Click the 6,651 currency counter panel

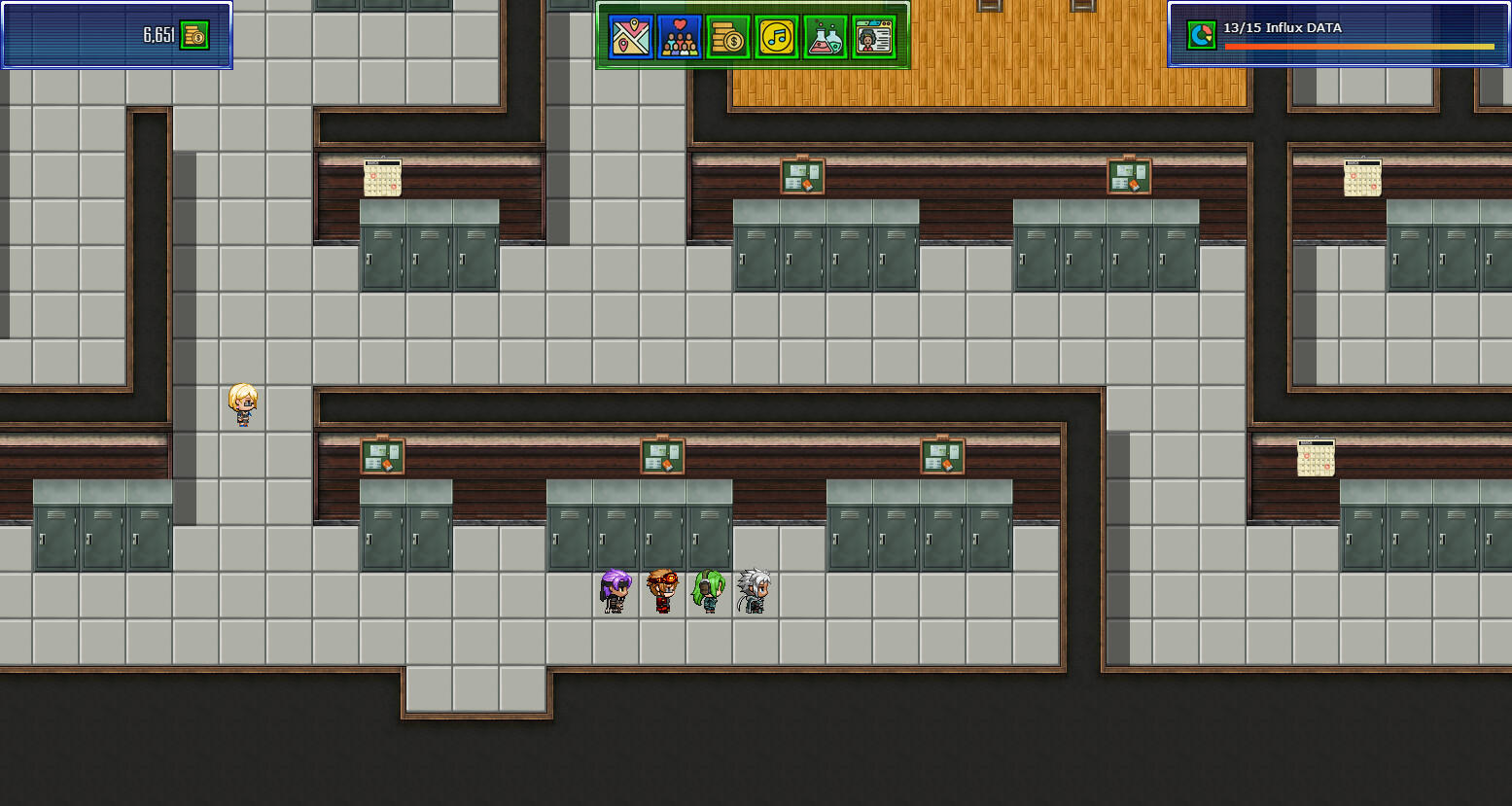click(117, 34)
